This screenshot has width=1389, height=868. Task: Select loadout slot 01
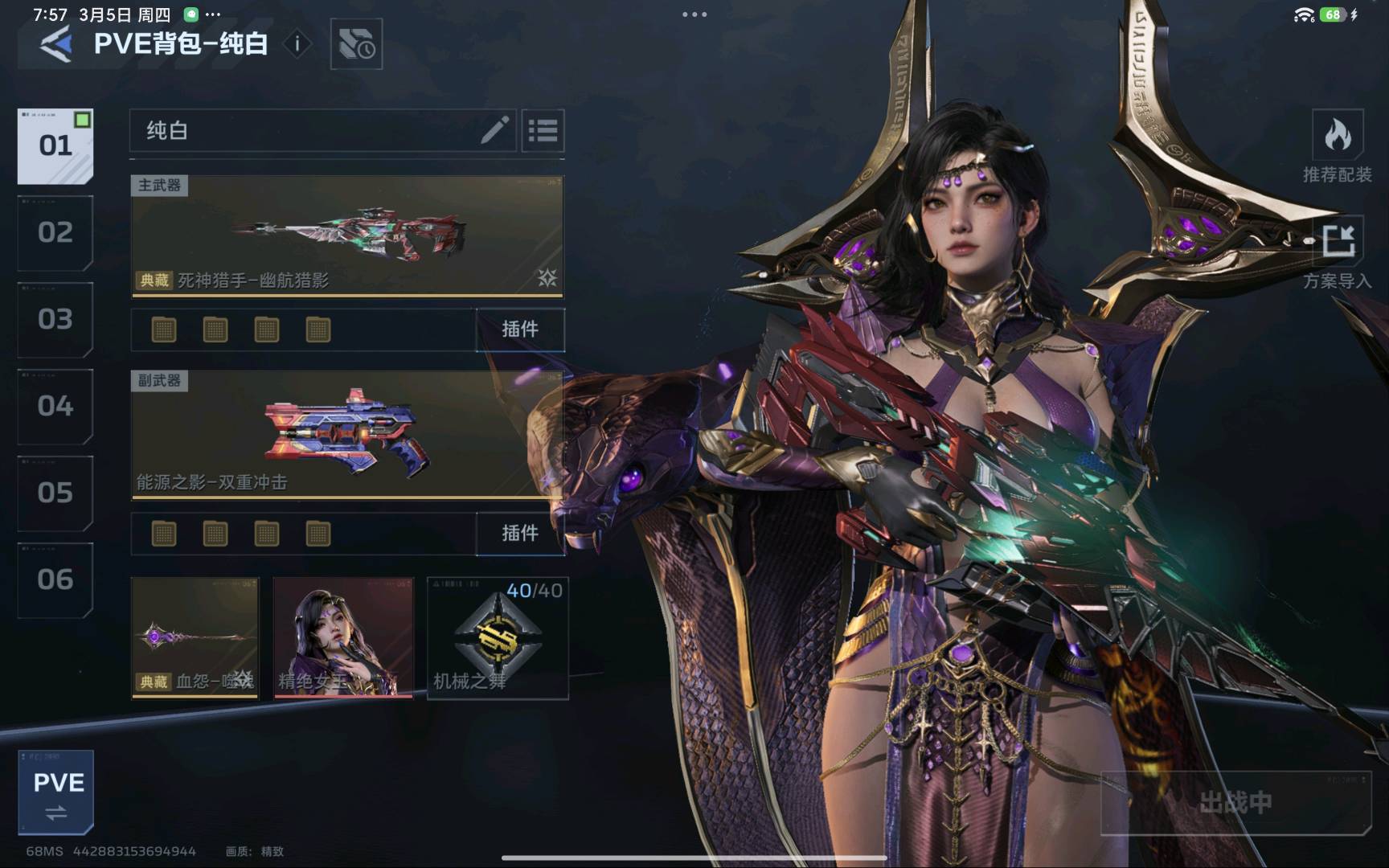[55, 145]
